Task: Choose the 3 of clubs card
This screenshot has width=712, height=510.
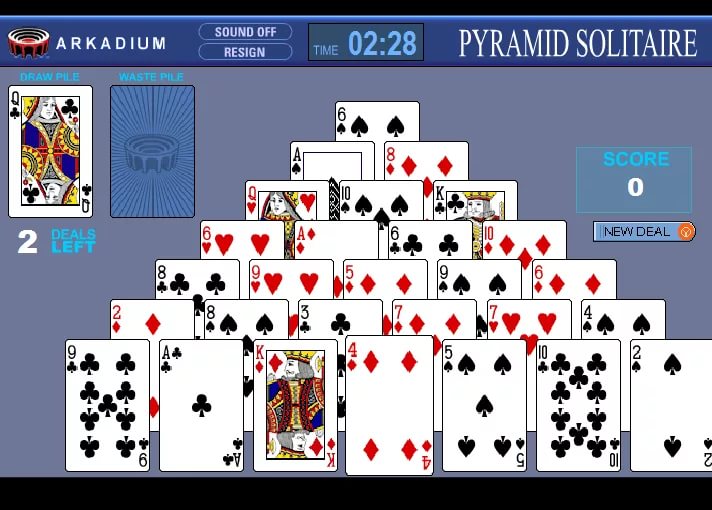Action: pos(340,319)
